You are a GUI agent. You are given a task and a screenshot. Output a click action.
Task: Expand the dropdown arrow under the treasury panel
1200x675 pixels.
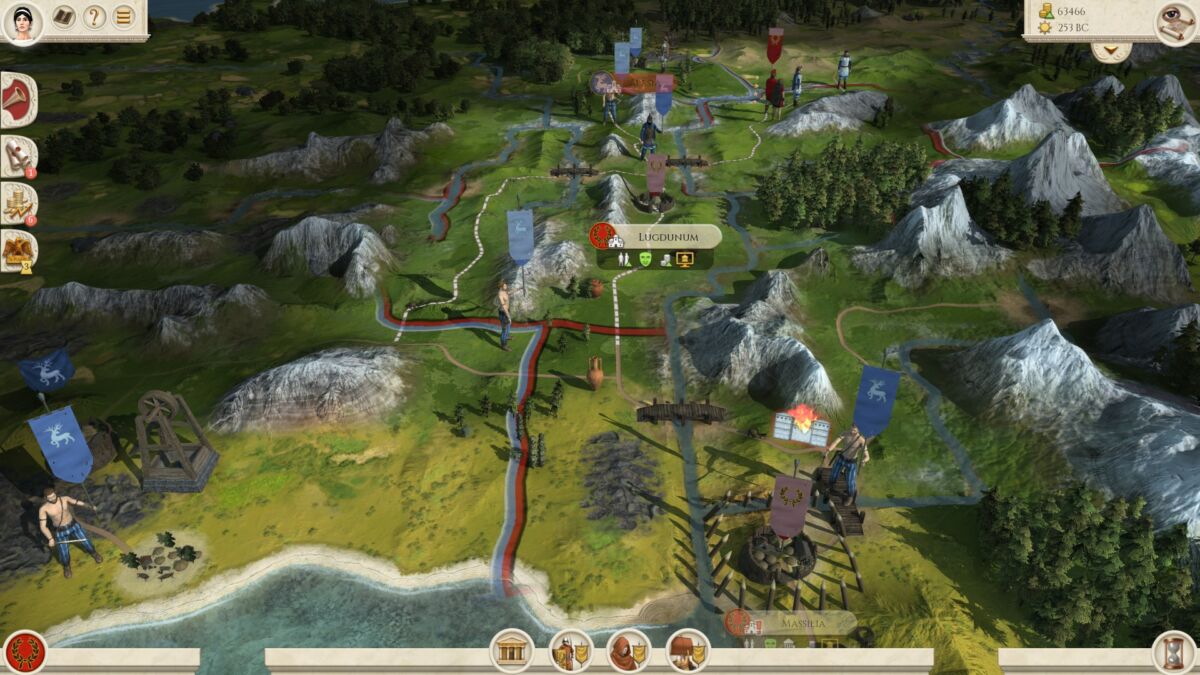(1111, 51)
